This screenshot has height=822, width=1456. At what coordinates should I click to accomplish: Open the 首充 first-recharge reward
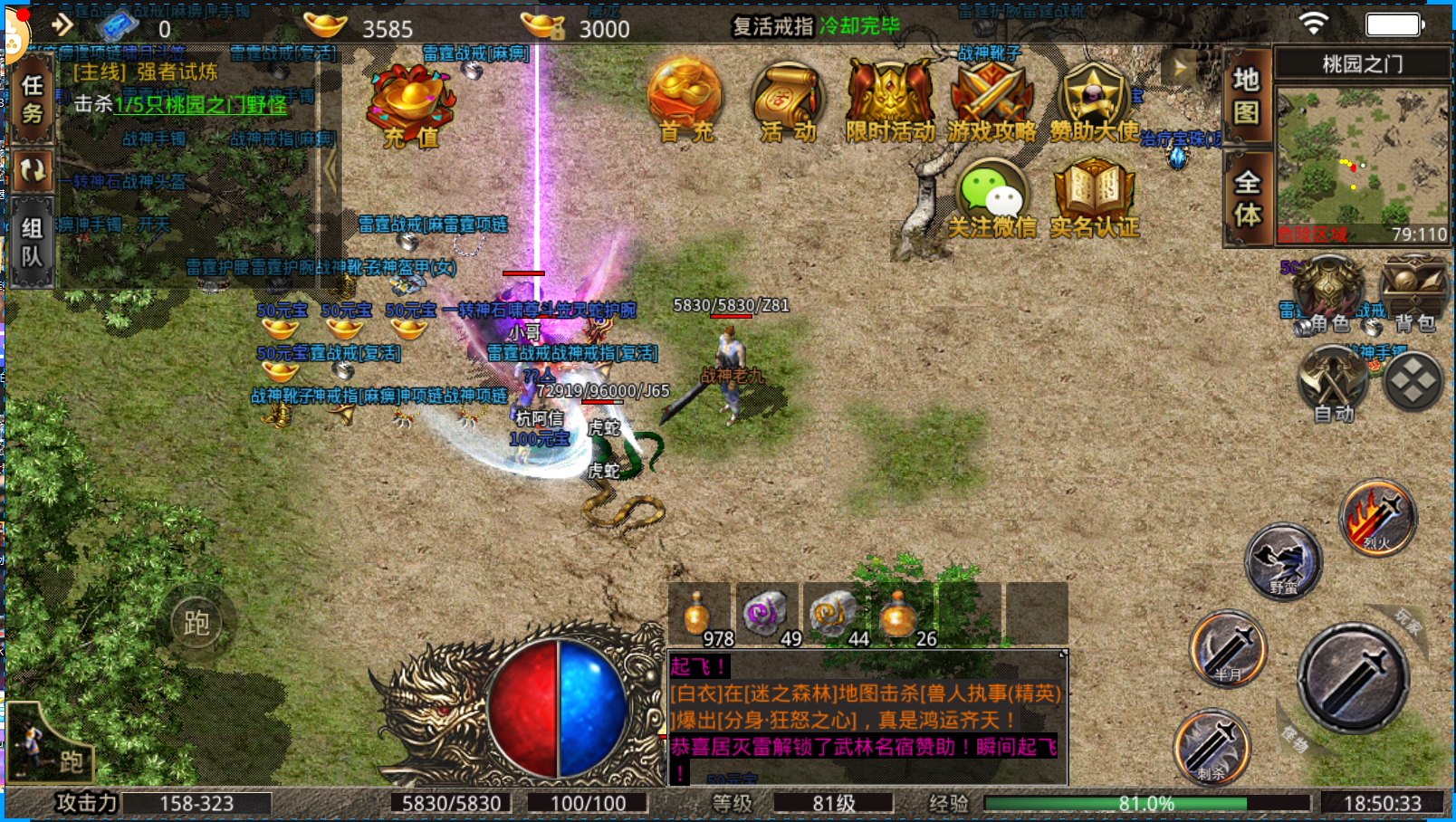coord(685,101)
